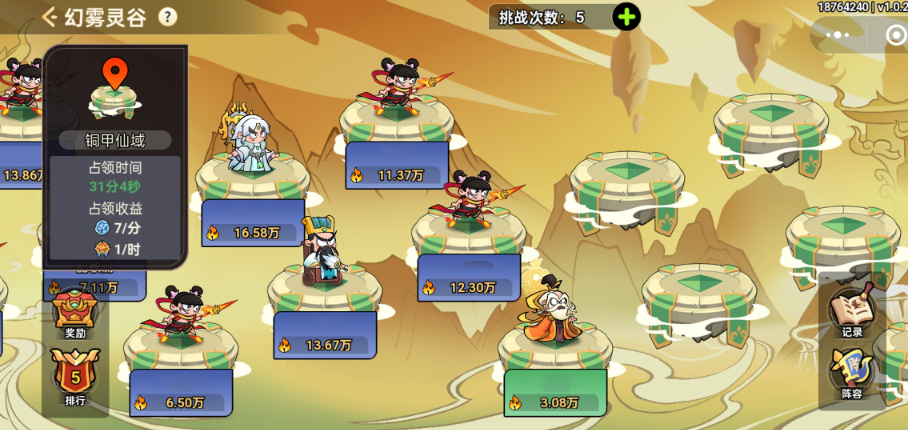The height and width of the screenshot is (430, 908).
Task: Show the 排行 ranking list
Action: click(75, 380)
